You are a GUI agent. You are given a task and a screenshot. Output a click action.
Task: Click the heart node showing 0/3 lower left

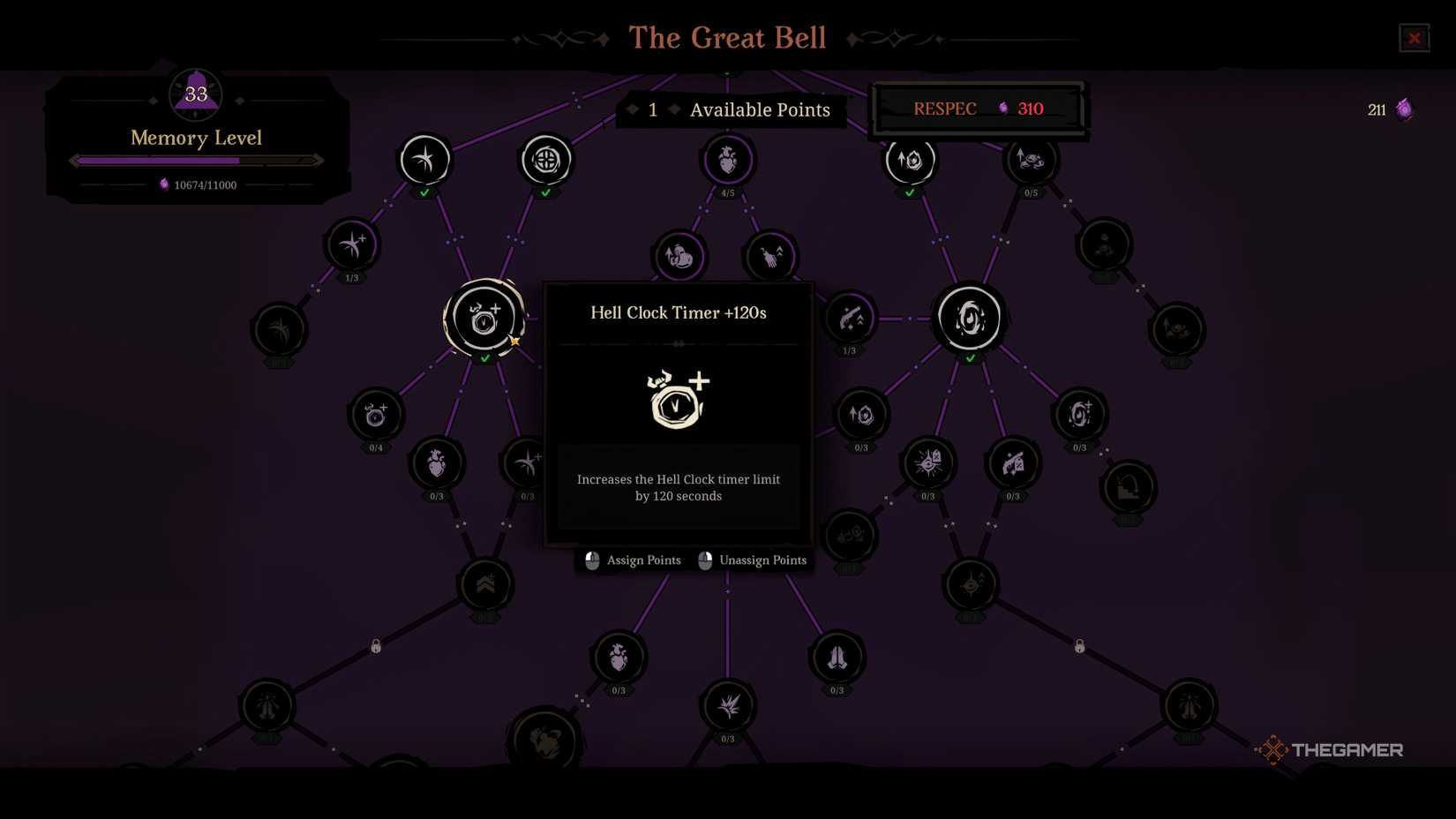(436, 463)
